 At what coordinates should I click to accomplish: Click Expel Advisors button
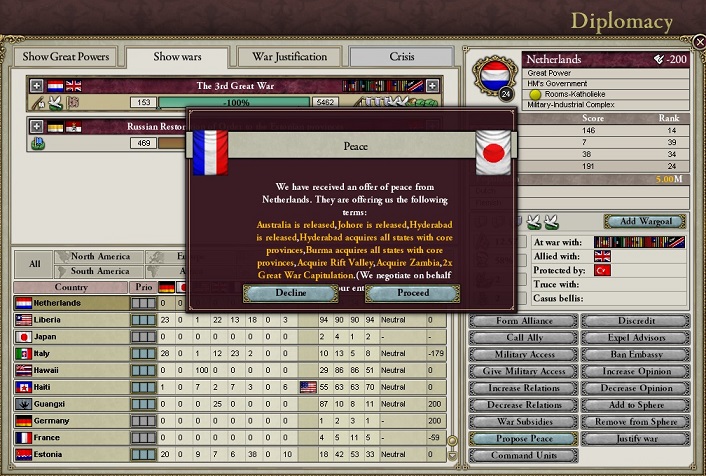[635, 338]
